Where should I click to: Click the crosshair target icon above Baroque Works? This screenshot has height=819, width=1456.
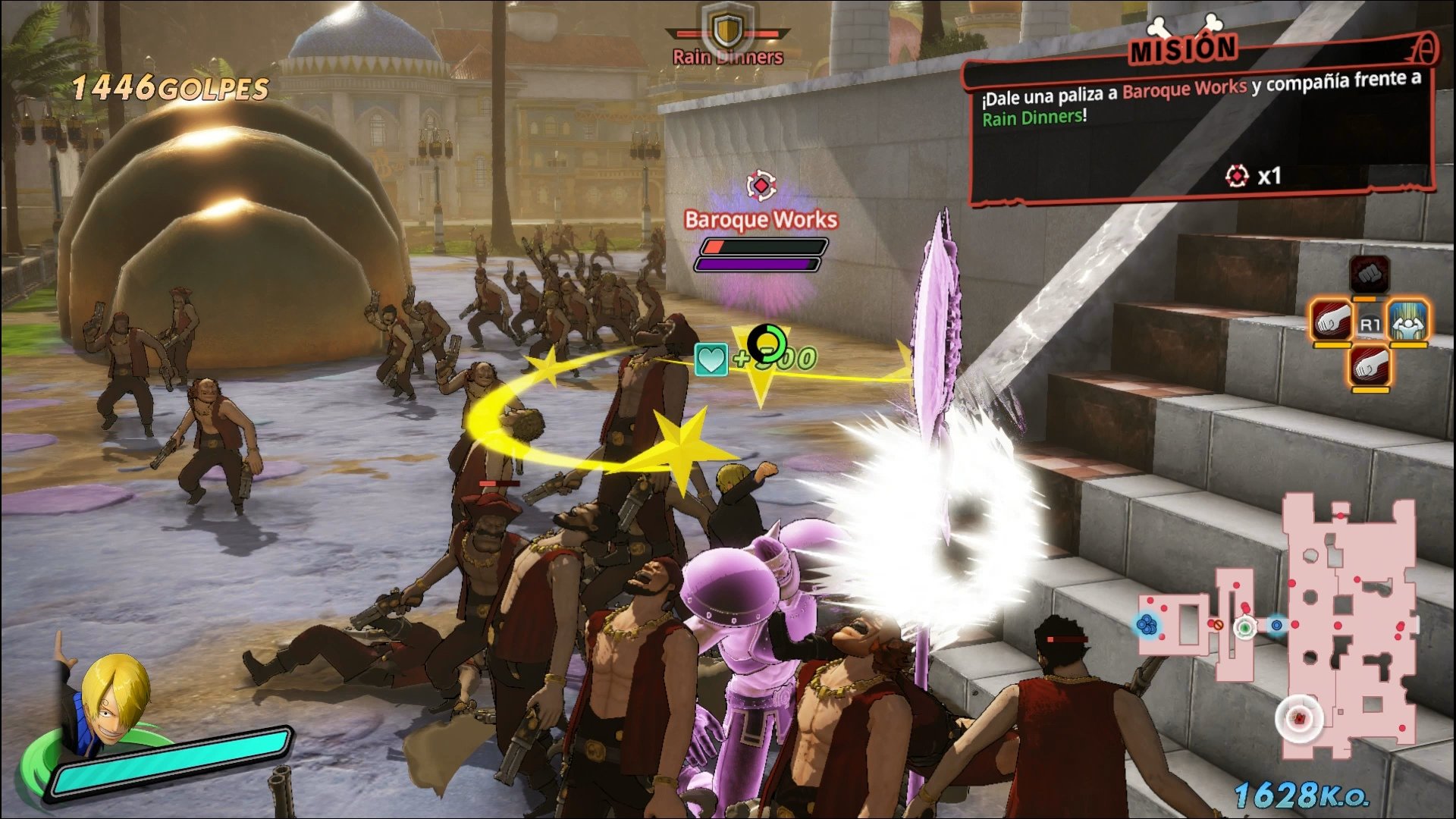761,184
